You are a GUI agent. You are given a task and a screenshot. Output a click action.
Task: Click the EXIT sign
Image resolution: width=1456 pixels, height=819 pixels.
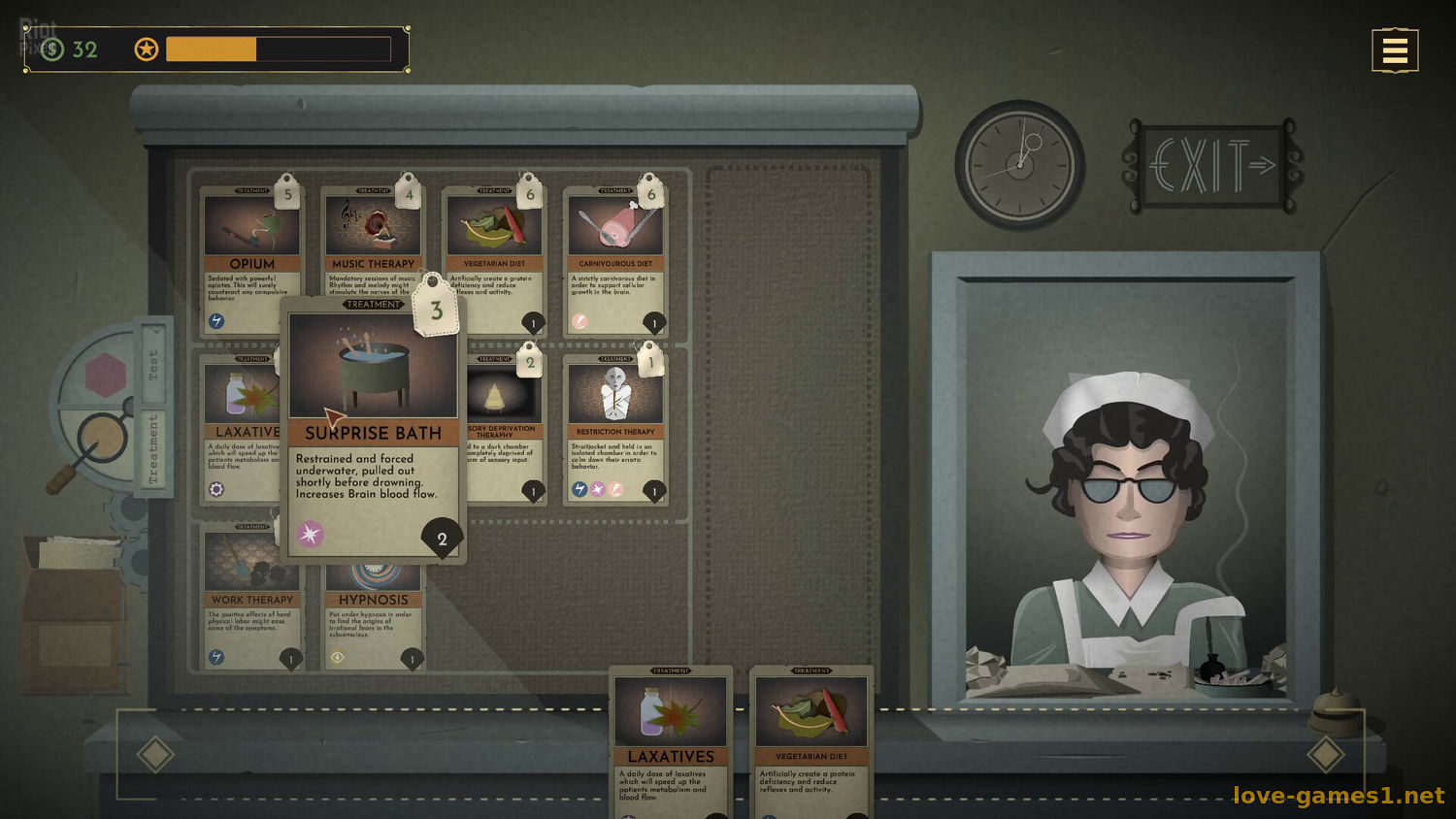(1211, 166)
